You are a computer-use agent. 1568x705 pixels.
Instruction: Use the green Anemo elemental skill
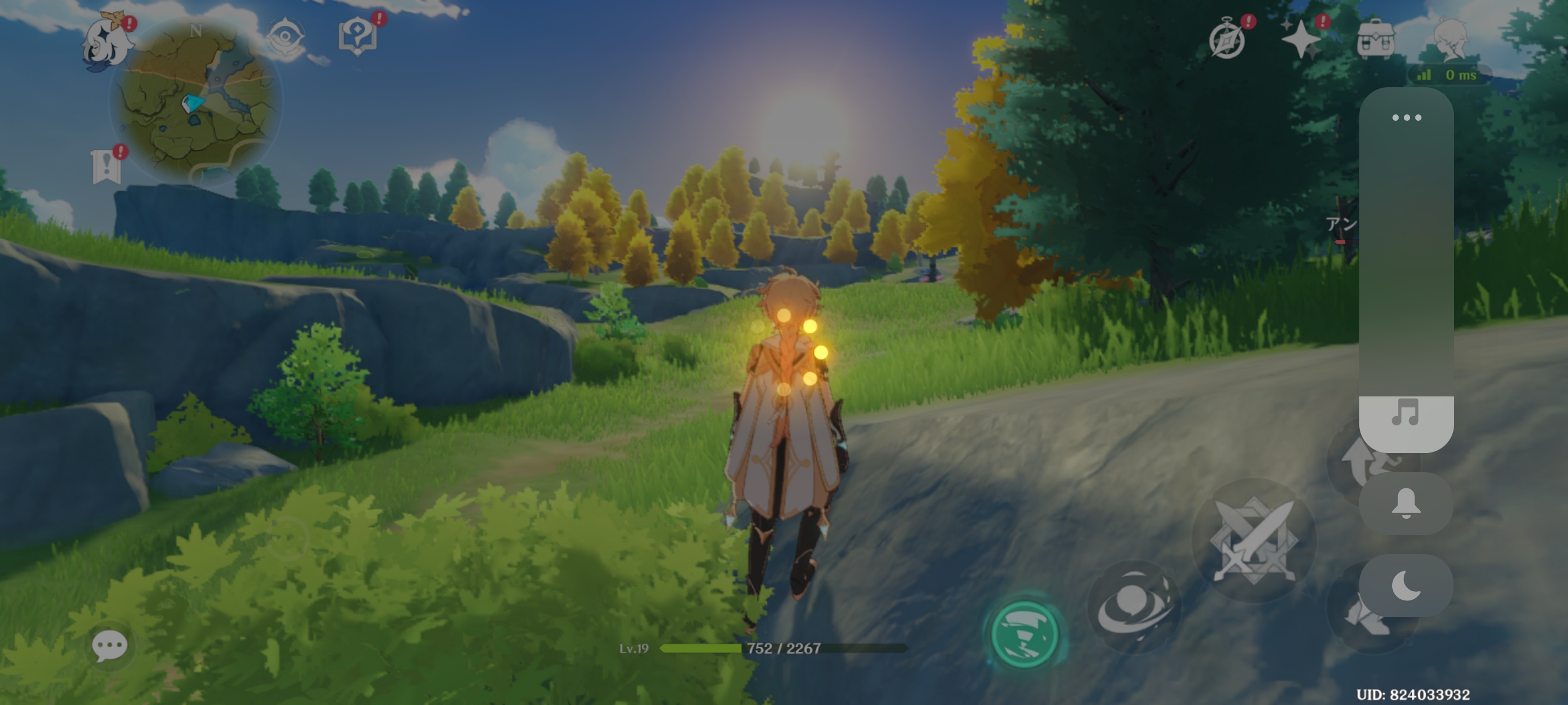[x=1024, y=634]
